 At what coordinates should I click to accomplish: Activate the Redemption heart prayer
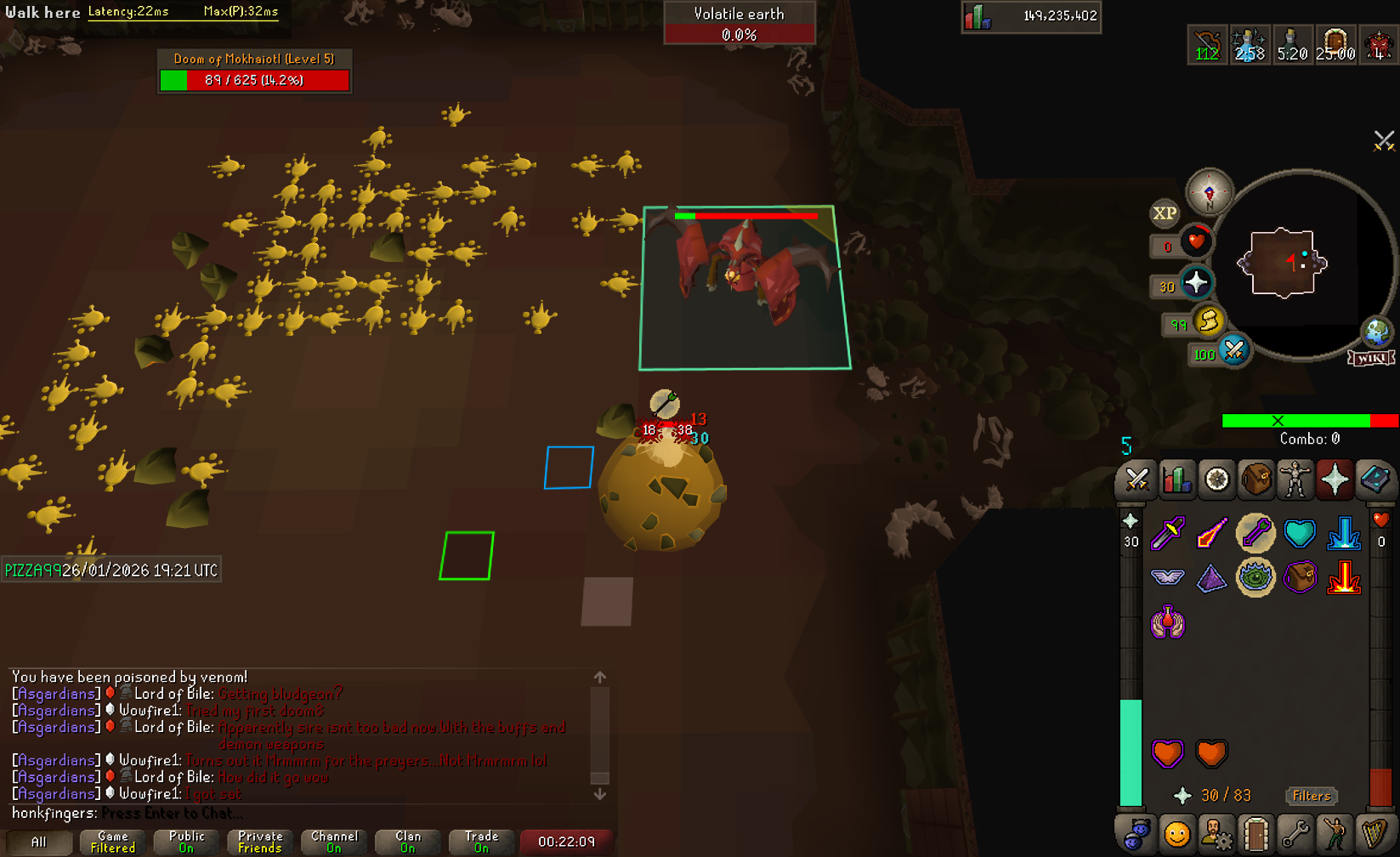[1300, 533]
